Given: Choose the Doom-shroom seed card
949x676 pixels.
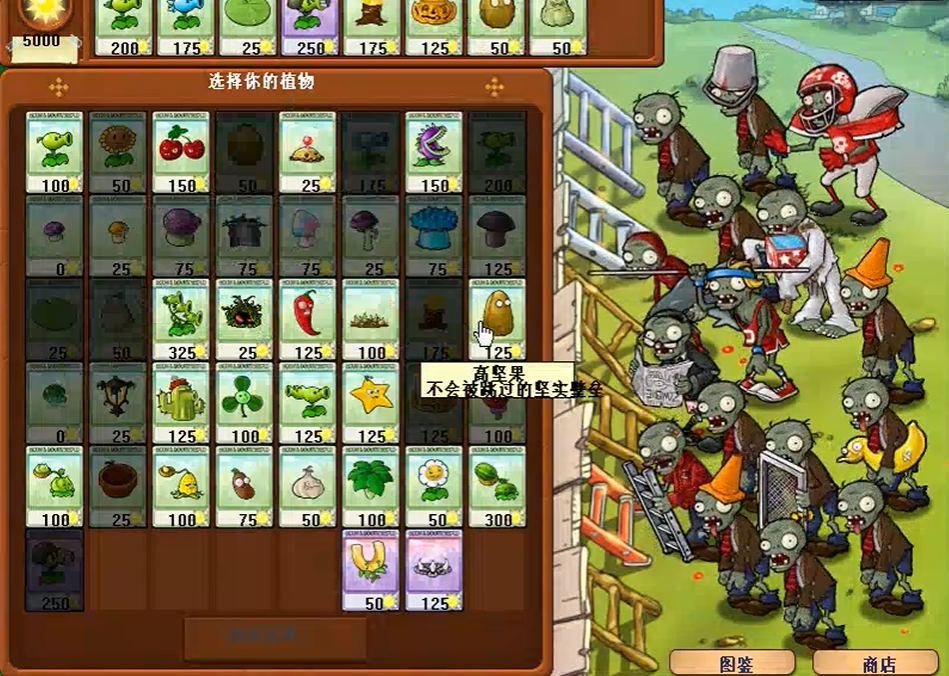Looking at the screenshot, I should [496, 234].
